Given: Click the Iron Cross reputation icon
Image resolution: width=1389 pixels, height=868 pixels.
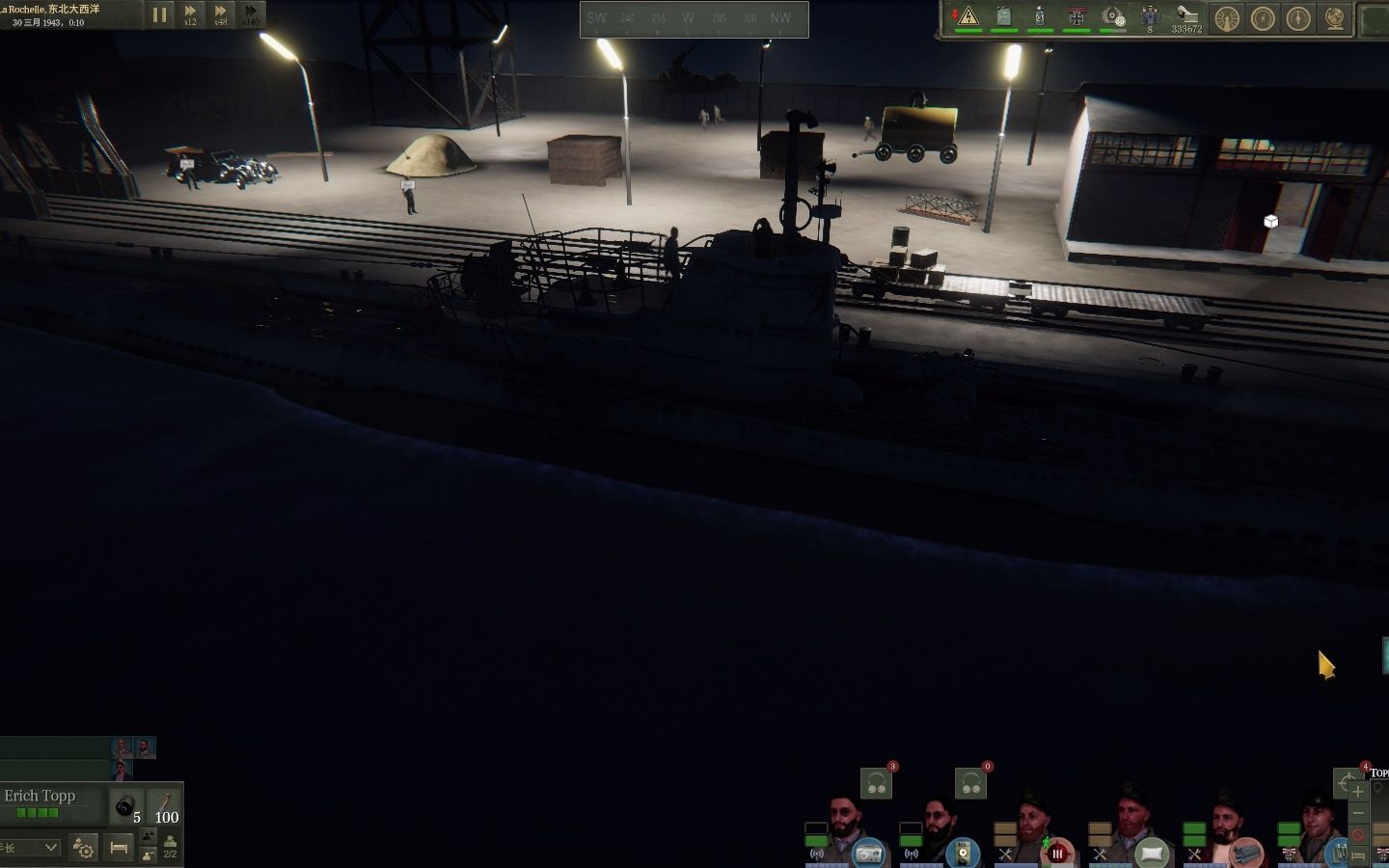Looking at the screenshot, I should [x=1076, y=16].
